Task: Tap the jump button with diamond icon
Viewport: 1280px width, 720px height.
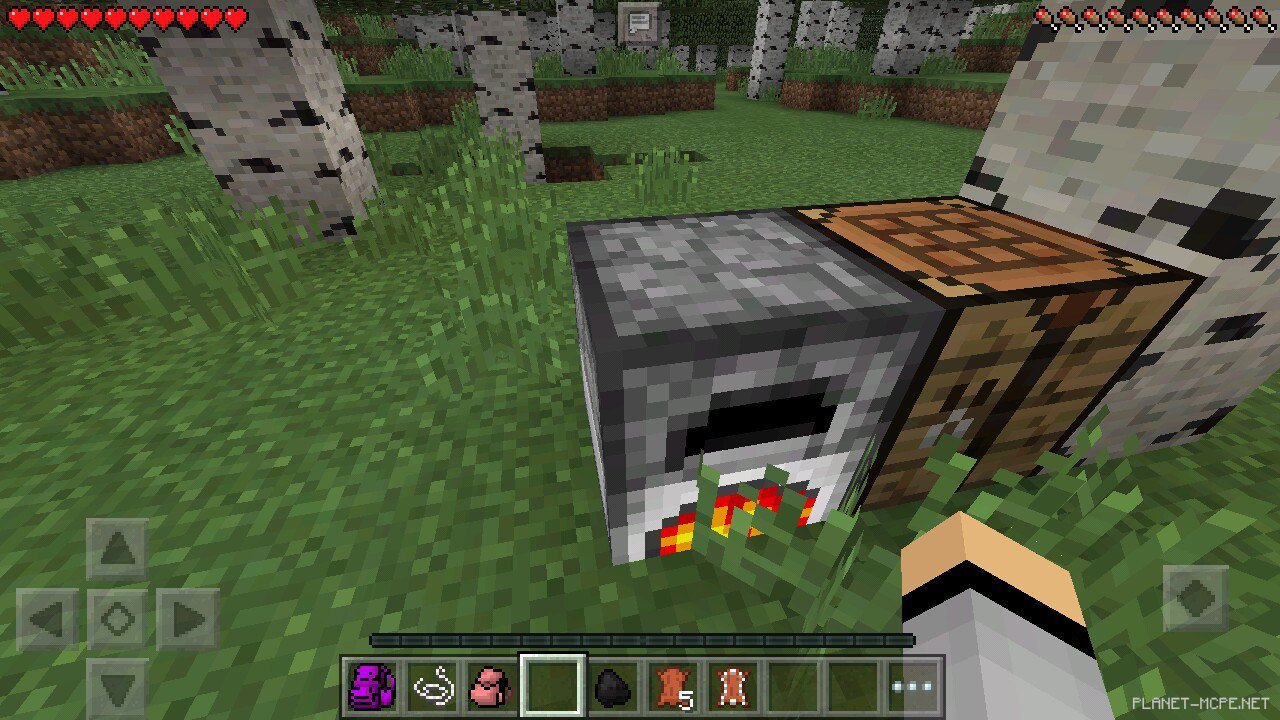Action: point(1195,599)
